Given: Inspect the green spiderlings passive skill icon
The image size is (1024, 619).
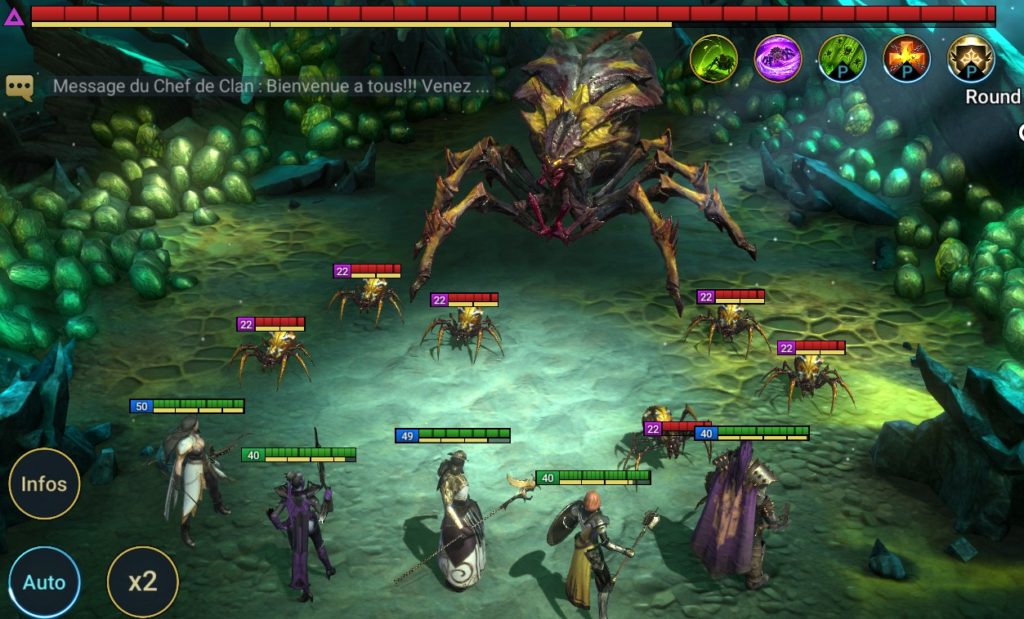Looking at the screenshot, I should 842,58.
